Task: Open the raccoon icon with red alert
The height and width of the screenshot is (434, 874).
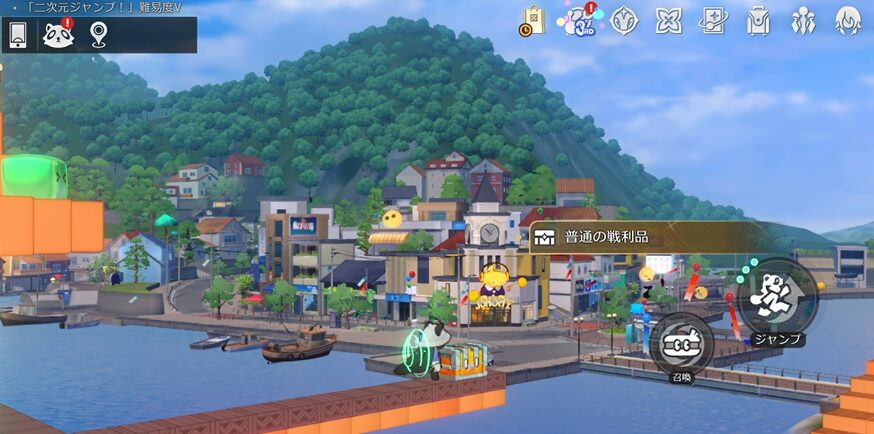Action: click(x=58, y=36)
